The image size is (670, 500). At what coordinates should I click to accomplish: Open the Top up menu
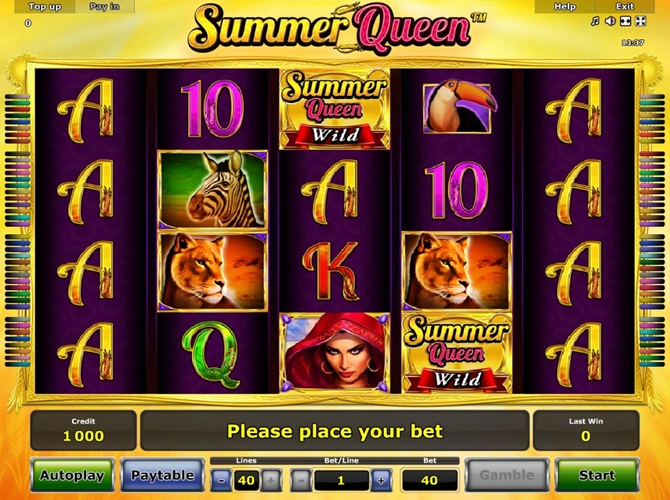pos(45,7)
